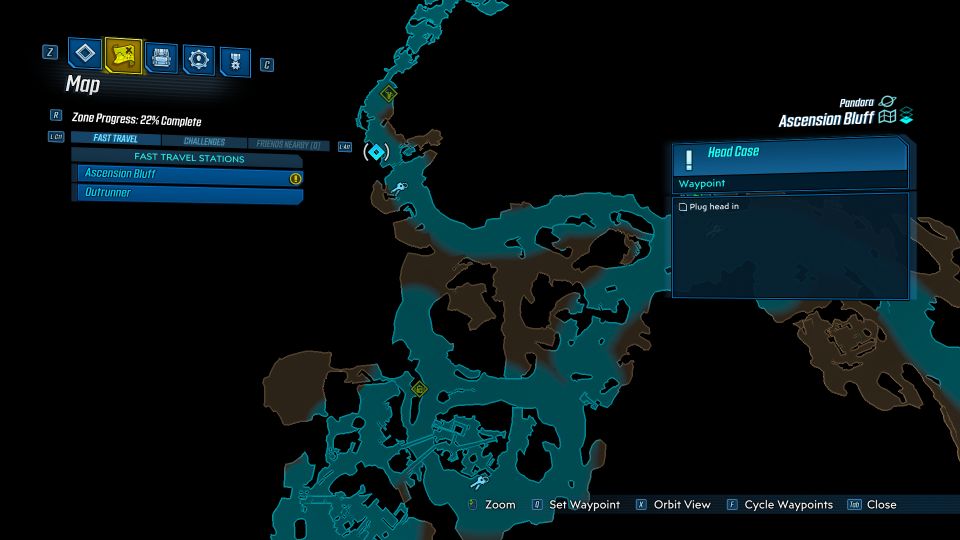Select the yellow marker at the map's top
Screen dimensions: 960x540
[388, 93]
